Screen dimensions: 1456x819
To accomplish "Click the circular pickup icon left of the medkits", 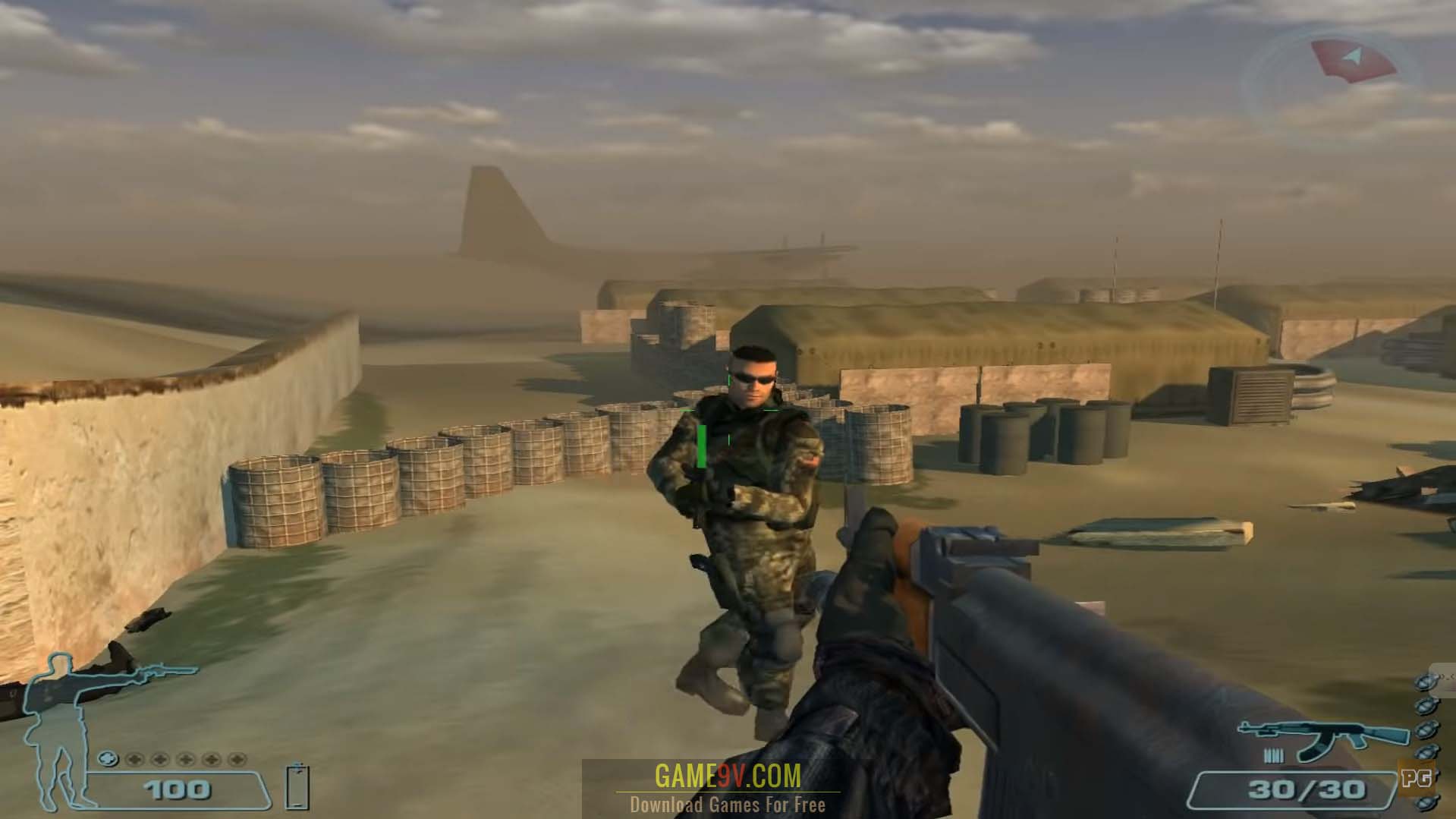I will coord(108,760).
